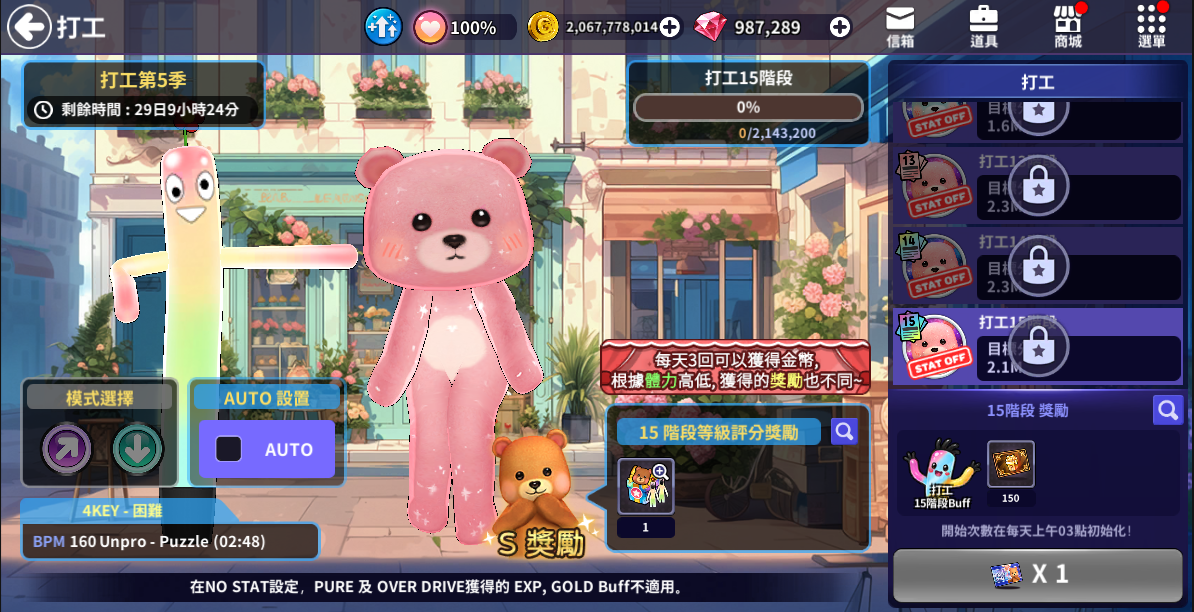Image resolution: width=1194 pixels, height=612 pixels.
Task: Toggle the AUTO play checkbox
Action: click(x=229, y=450)
